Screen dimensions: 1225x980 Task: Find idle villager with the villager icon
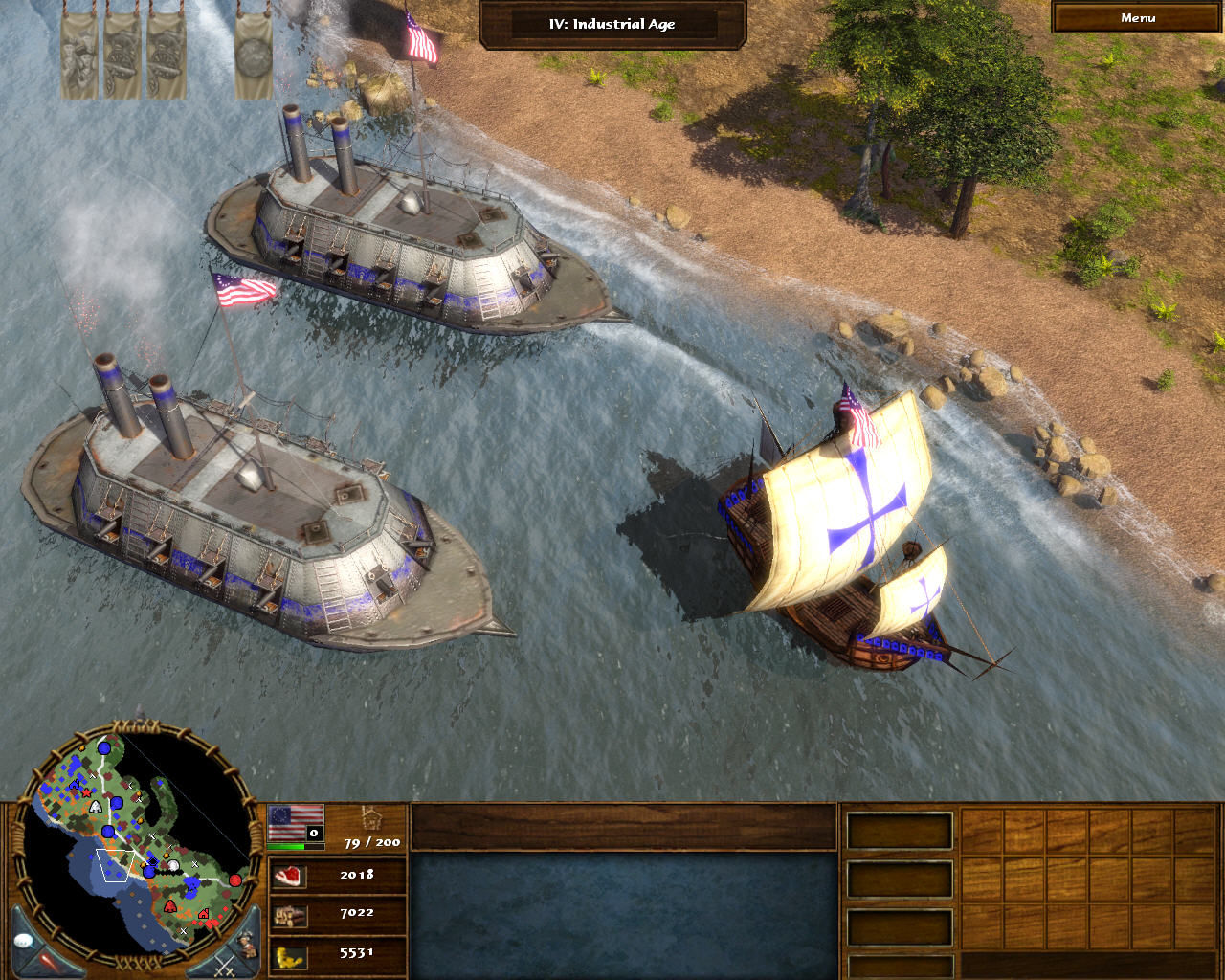245,943
